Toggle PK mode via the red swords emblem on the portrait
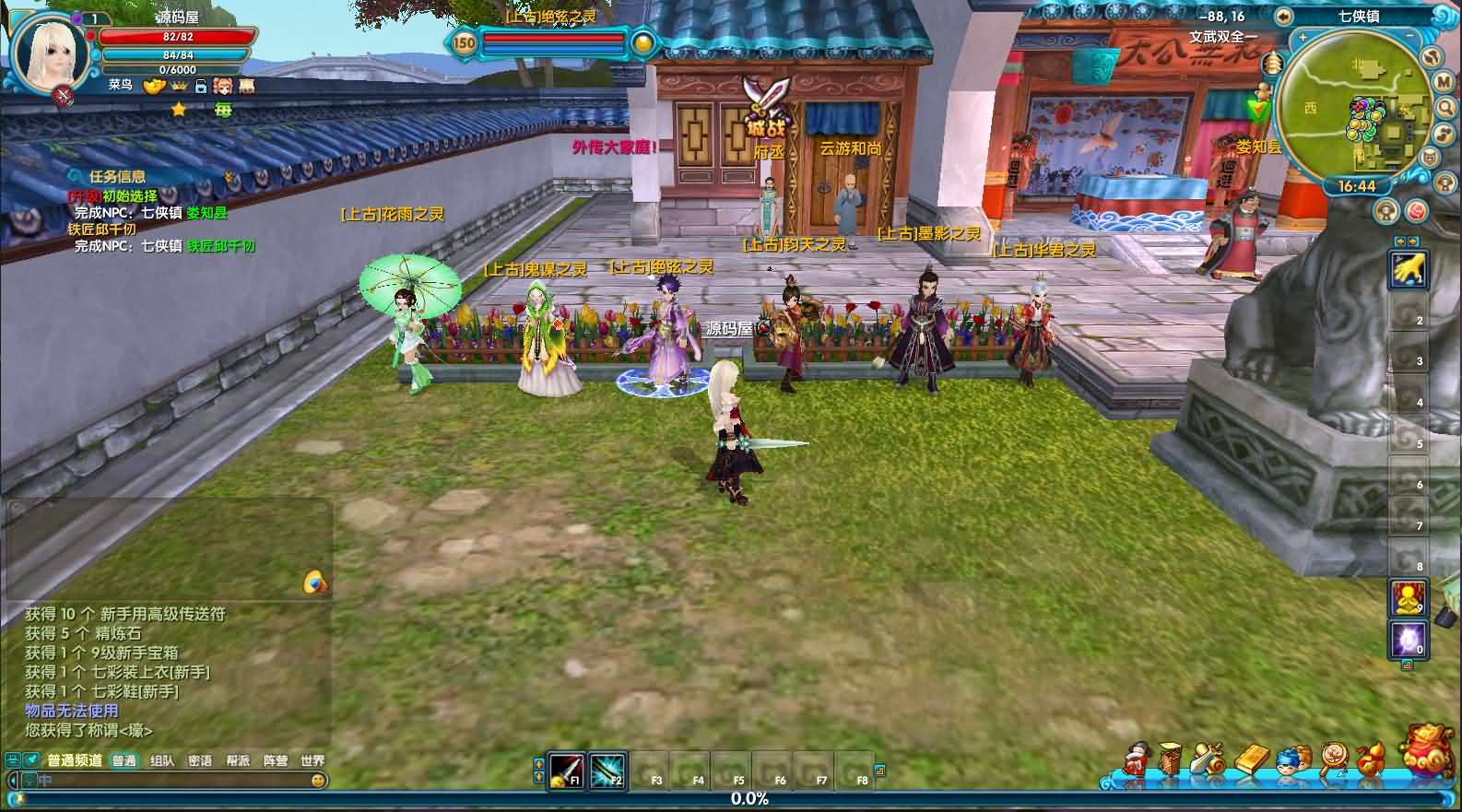This screenshot has width=1462, height=812. click(63, 93)
